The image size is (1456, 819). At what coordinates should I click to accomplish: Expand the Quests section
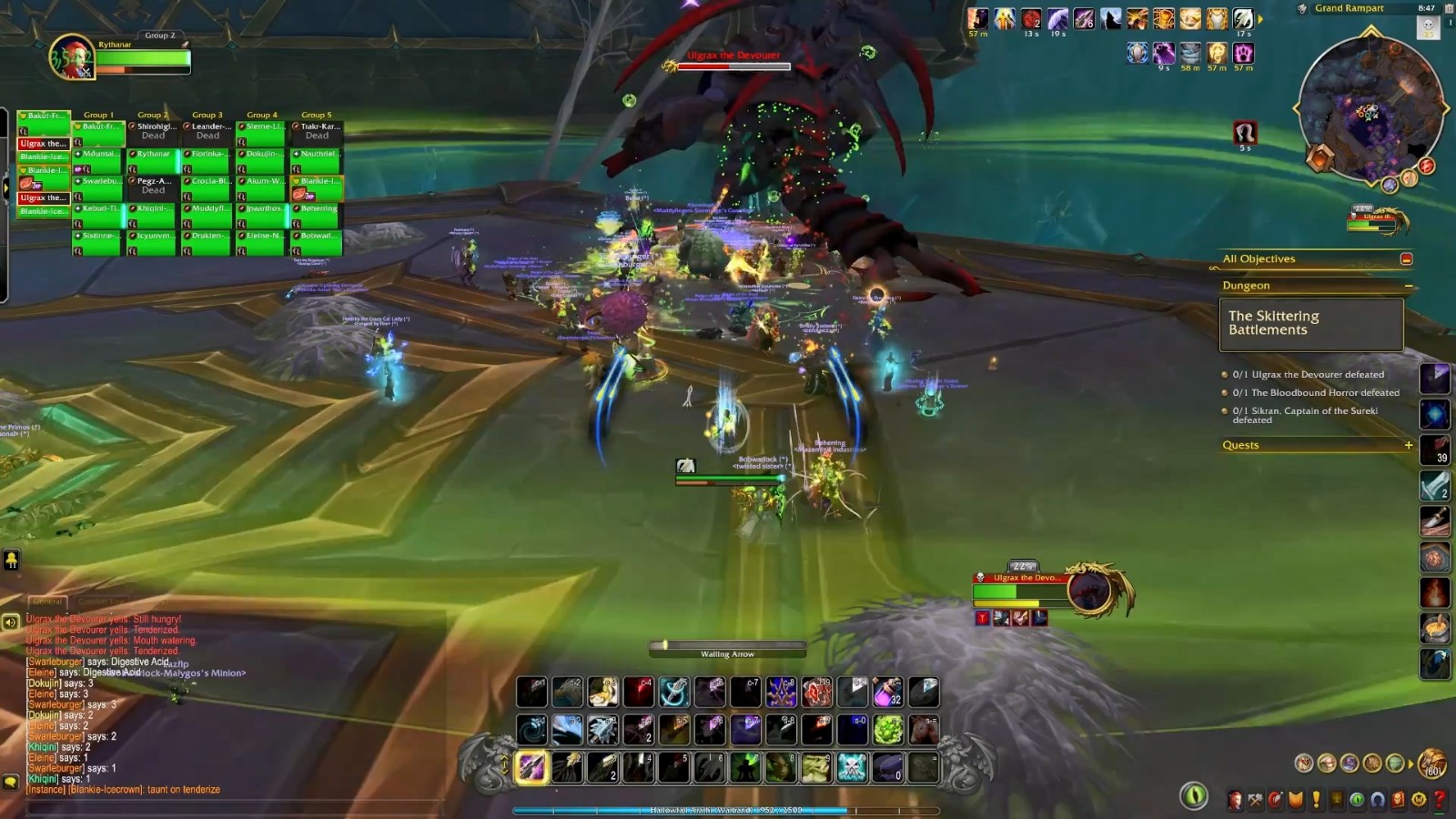[x=1409, y=445]
